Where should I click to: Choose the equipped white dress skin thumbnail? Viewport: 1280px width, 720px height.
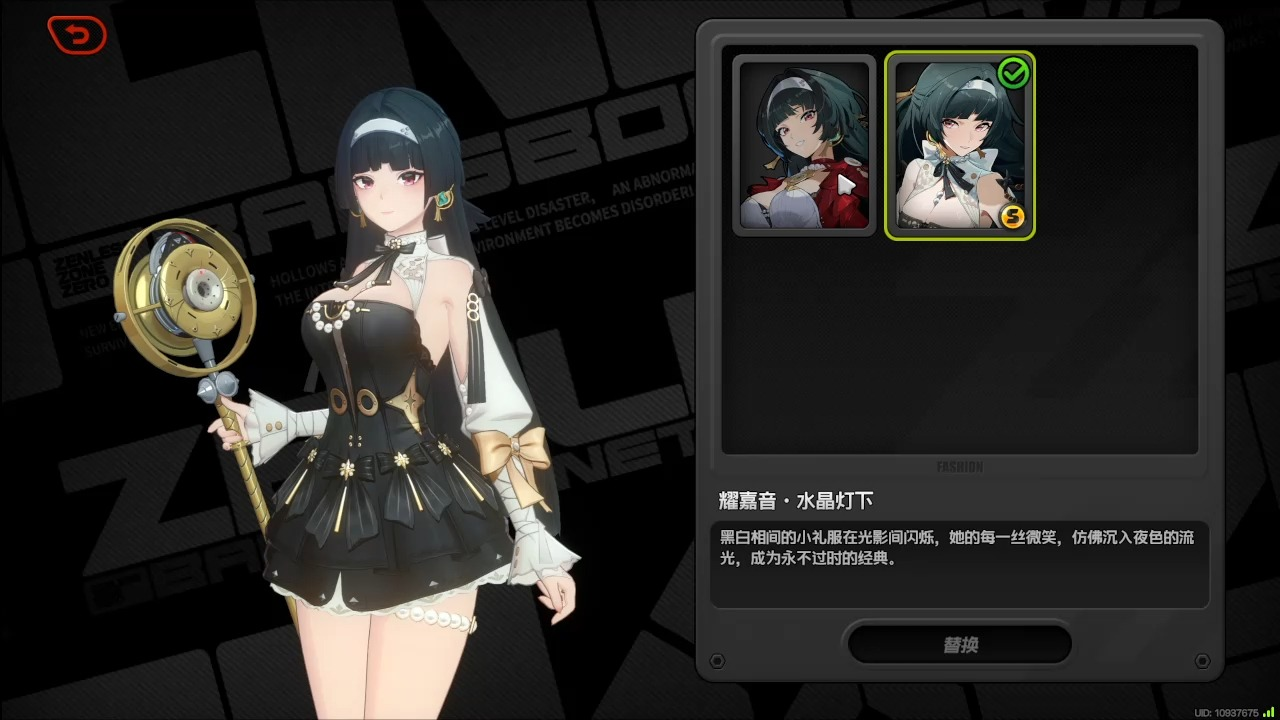click(959, 146)
